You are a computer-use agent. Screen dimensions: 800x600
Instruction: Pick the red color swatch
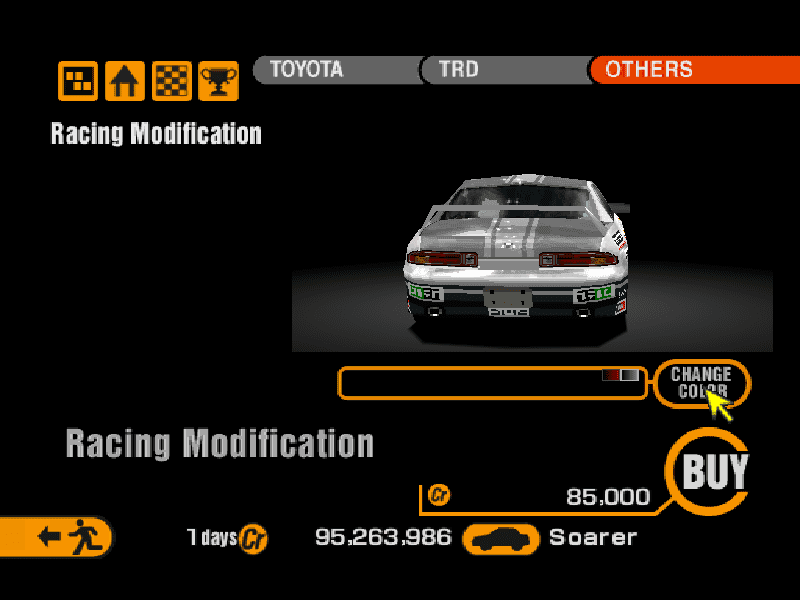[x=611, y=375]
